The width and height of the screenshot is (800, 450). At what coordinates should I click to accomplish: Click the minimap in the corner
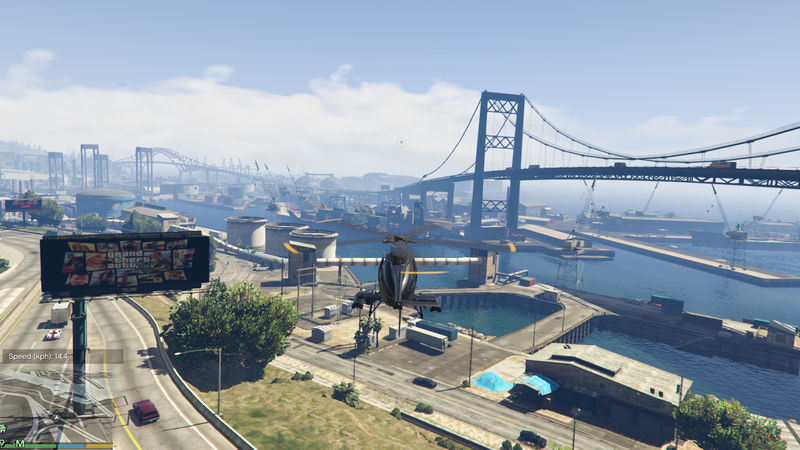pos(56,402)
